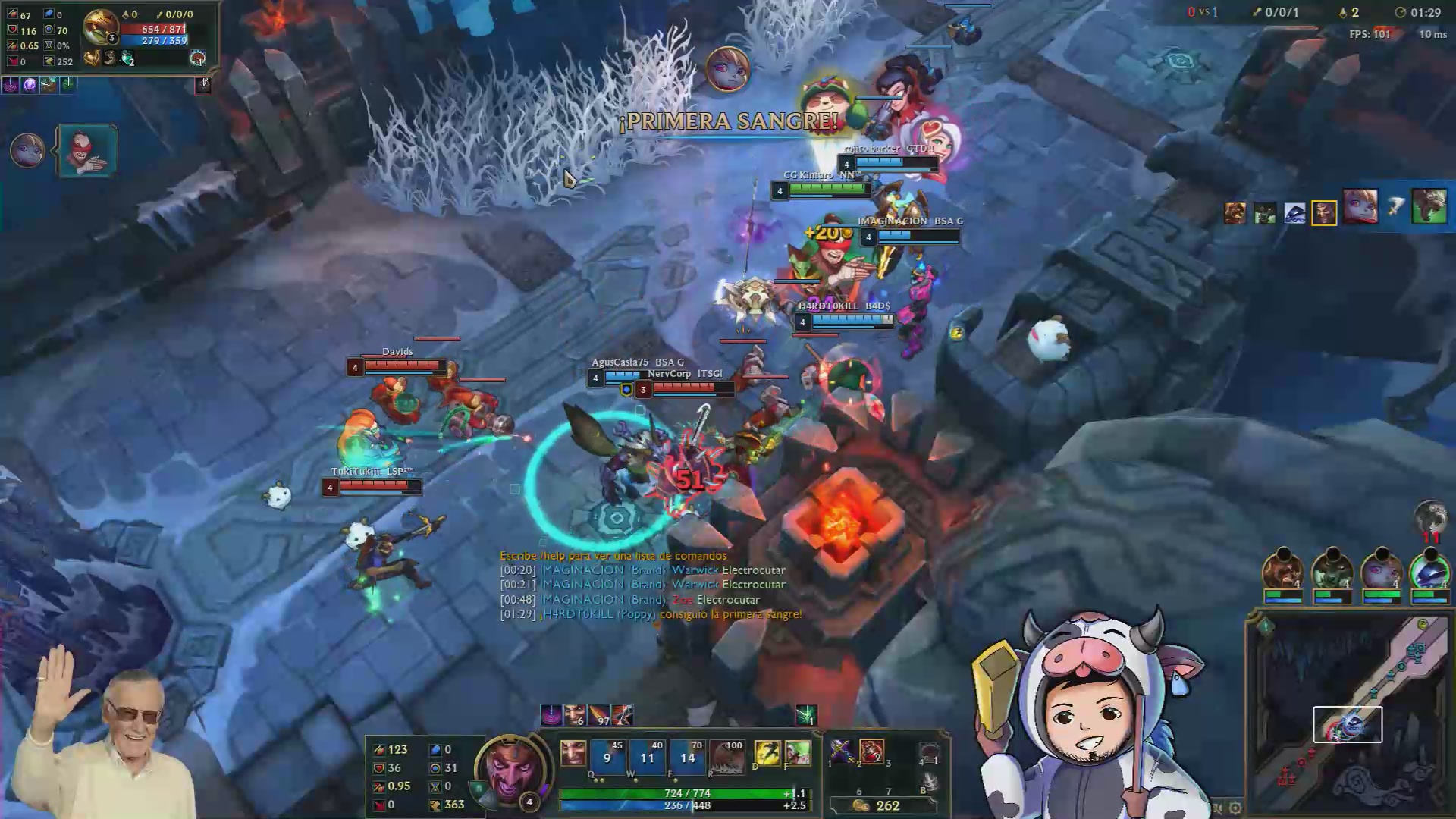The image size is (1456, 819).
Task: Click the F summoner spell icon
Action: click(x=799, y=753)
